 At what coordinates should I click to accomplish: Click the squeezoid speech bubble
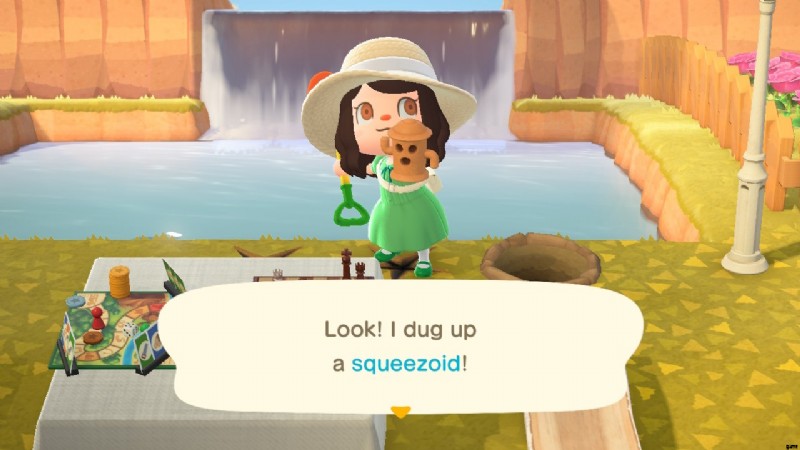coord(400,345)
